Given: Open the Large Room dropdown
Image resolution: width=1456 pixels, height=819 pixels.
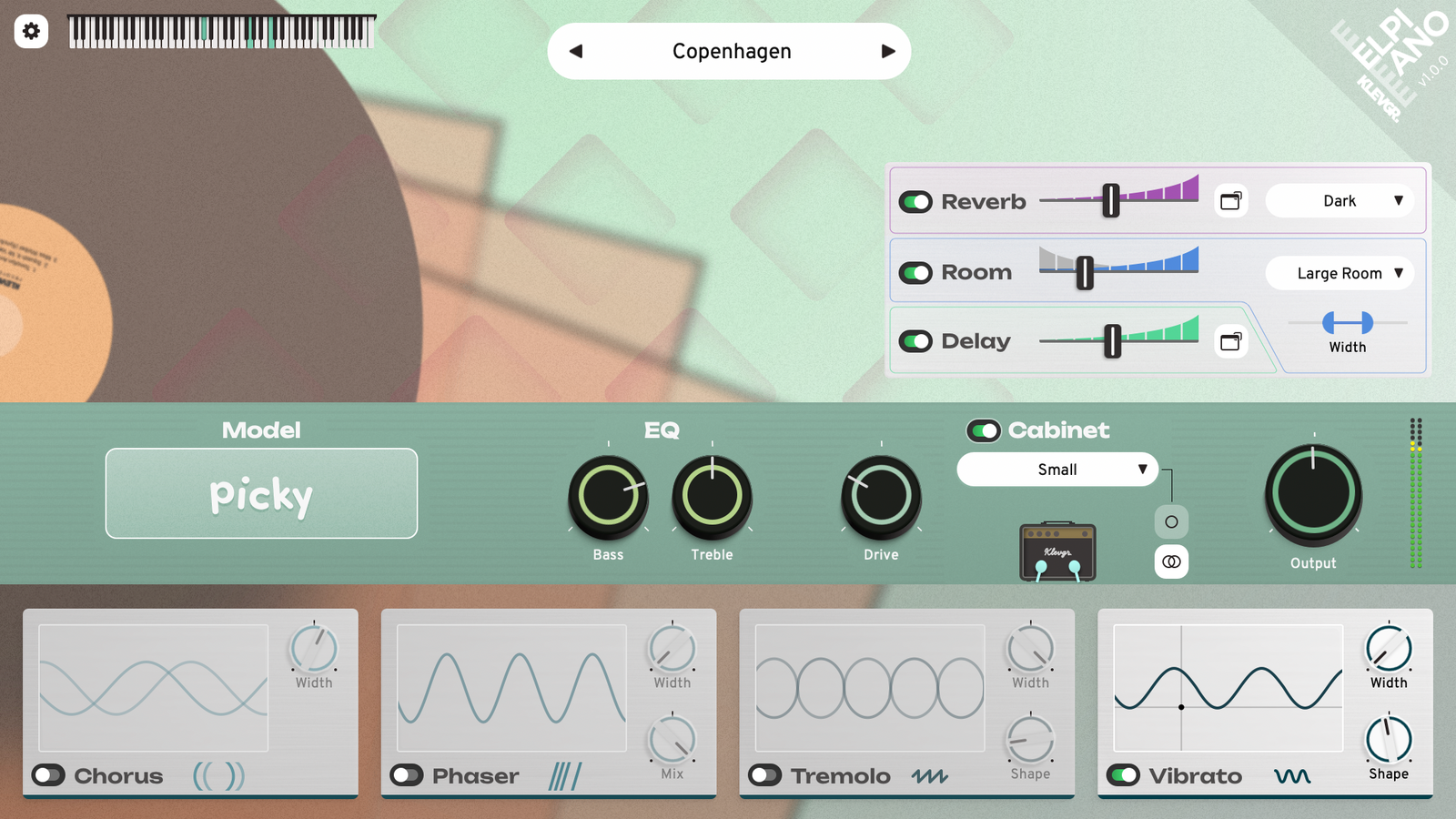Looking at the screenshot, I should [x=1339, y=273].
